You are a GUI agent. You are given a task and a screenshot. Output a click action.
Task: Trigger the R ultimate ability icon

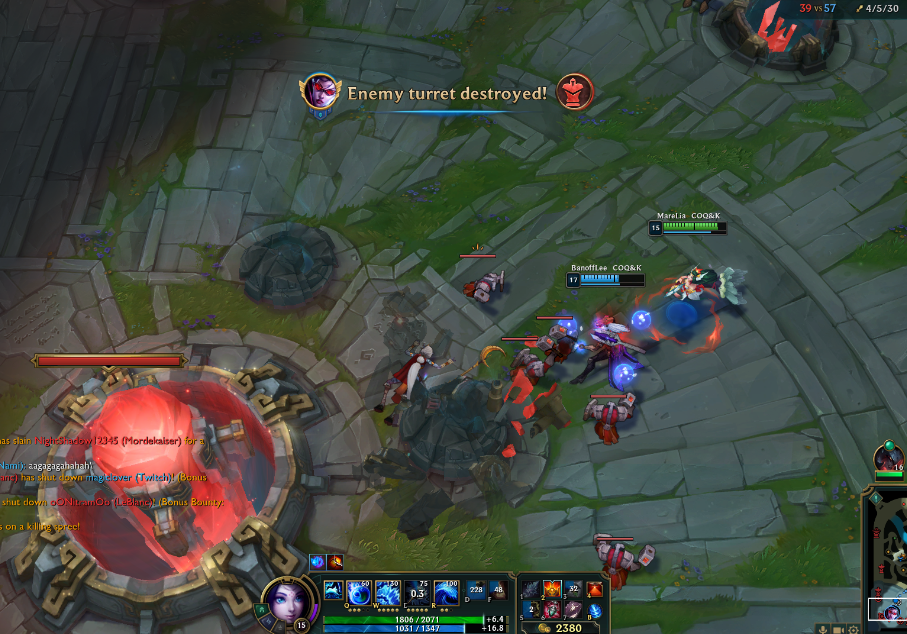[447, 593]
